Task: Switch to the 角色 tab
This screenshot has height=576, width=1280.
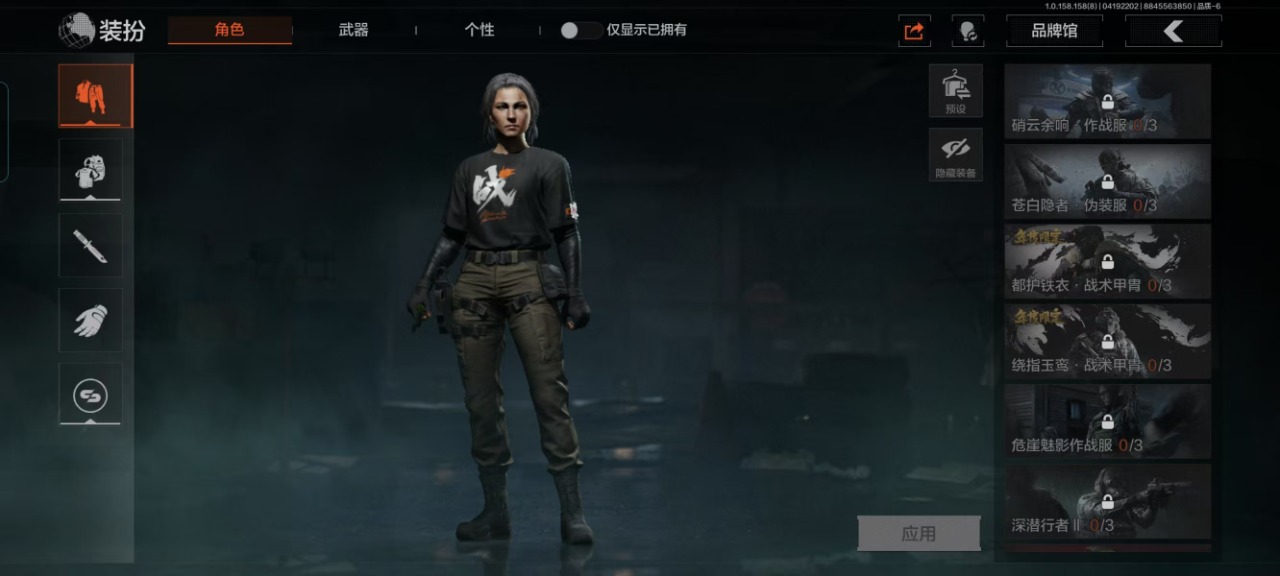Action: tap(230, 30)
